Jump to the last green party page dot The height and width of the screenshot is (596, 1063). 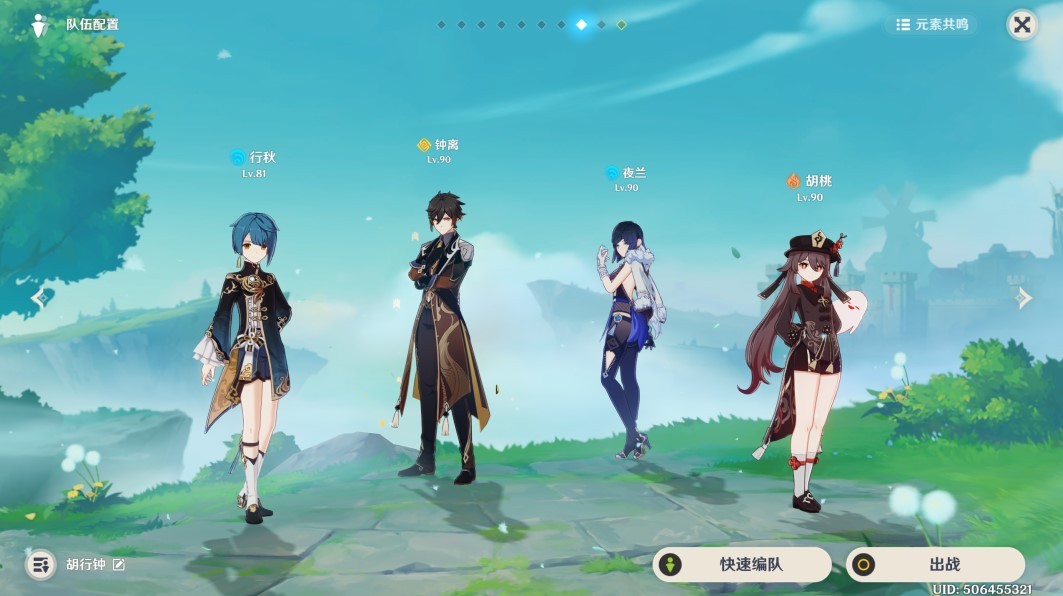(621, 24)
